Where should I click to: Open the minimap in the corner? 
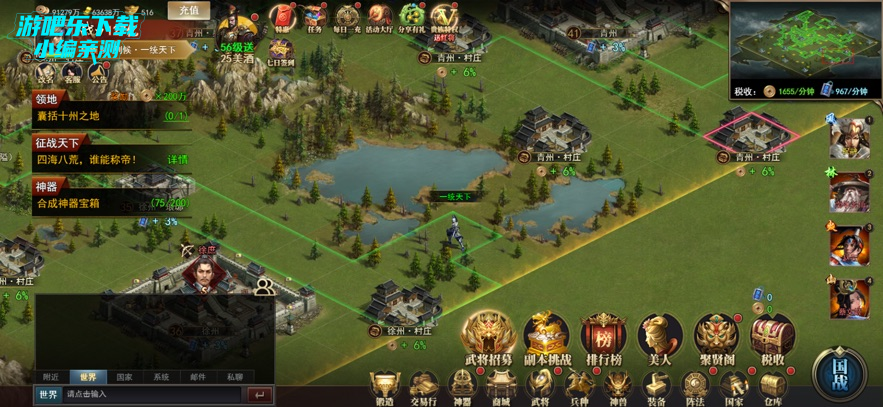pos(804,40)
